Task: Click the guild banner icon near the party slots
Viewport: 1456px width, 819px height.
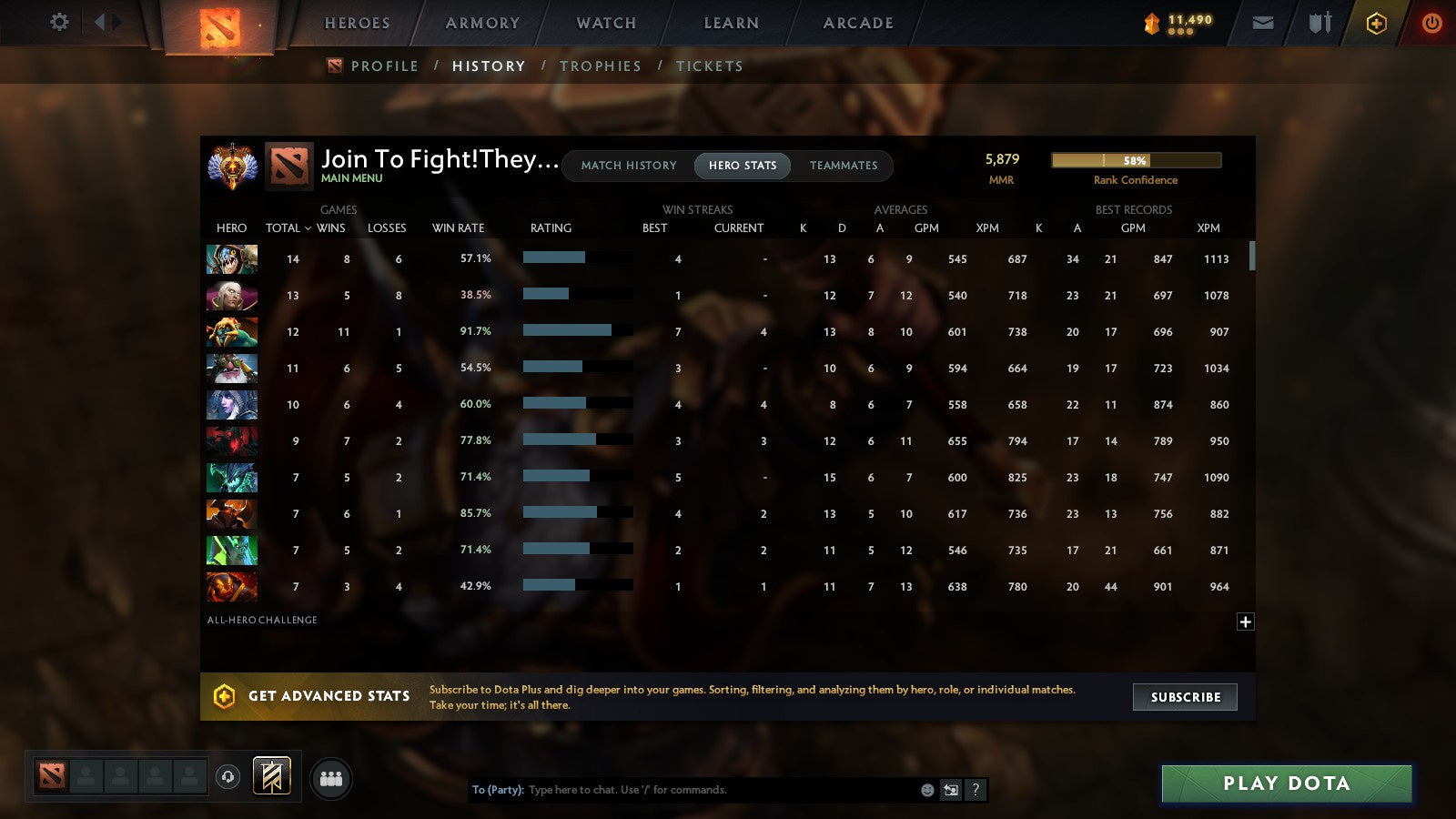Action: (x=271, y=774)
